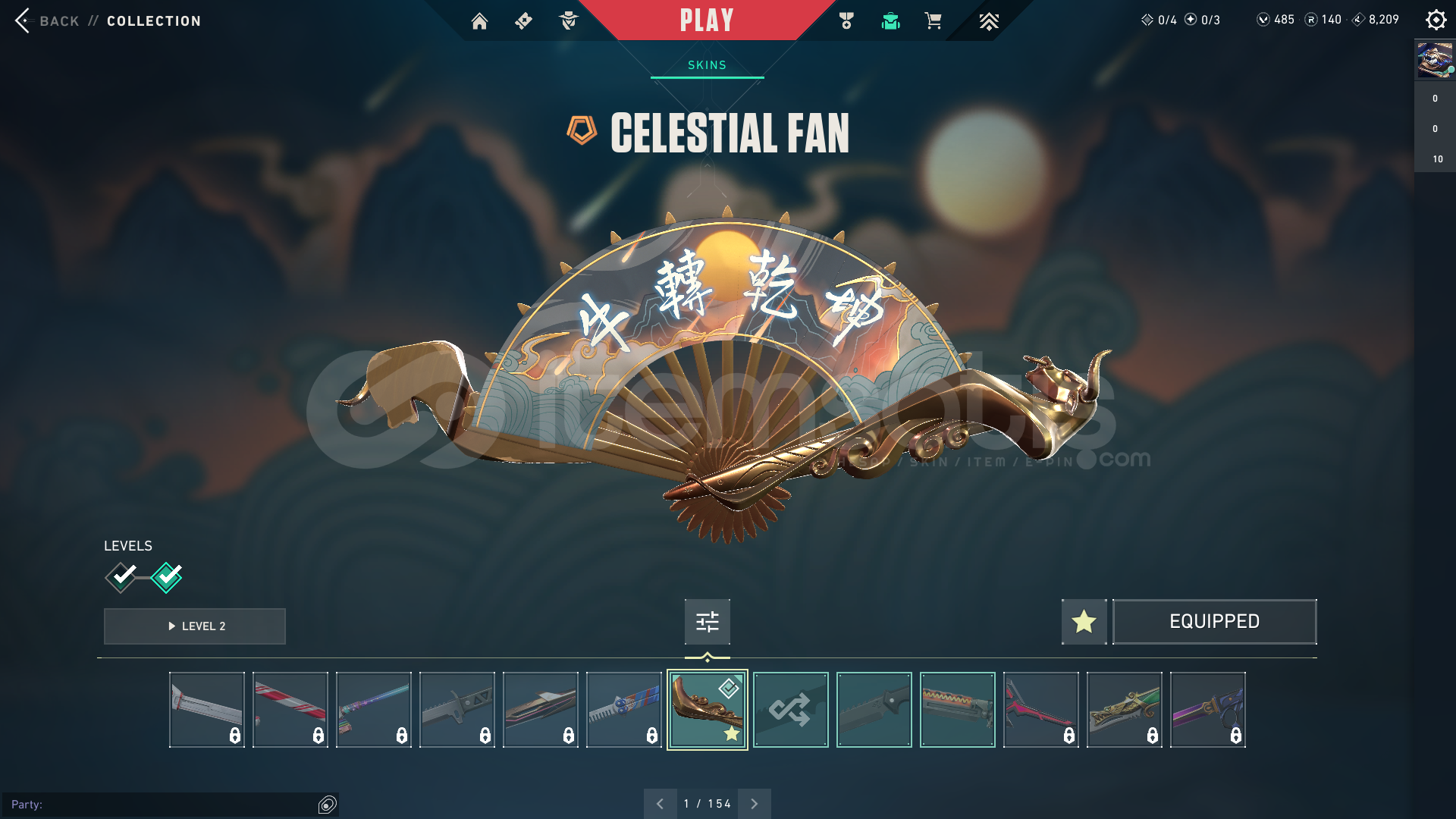Select the Skins tab
The image size is (1456, 819).
click(707, 65)
